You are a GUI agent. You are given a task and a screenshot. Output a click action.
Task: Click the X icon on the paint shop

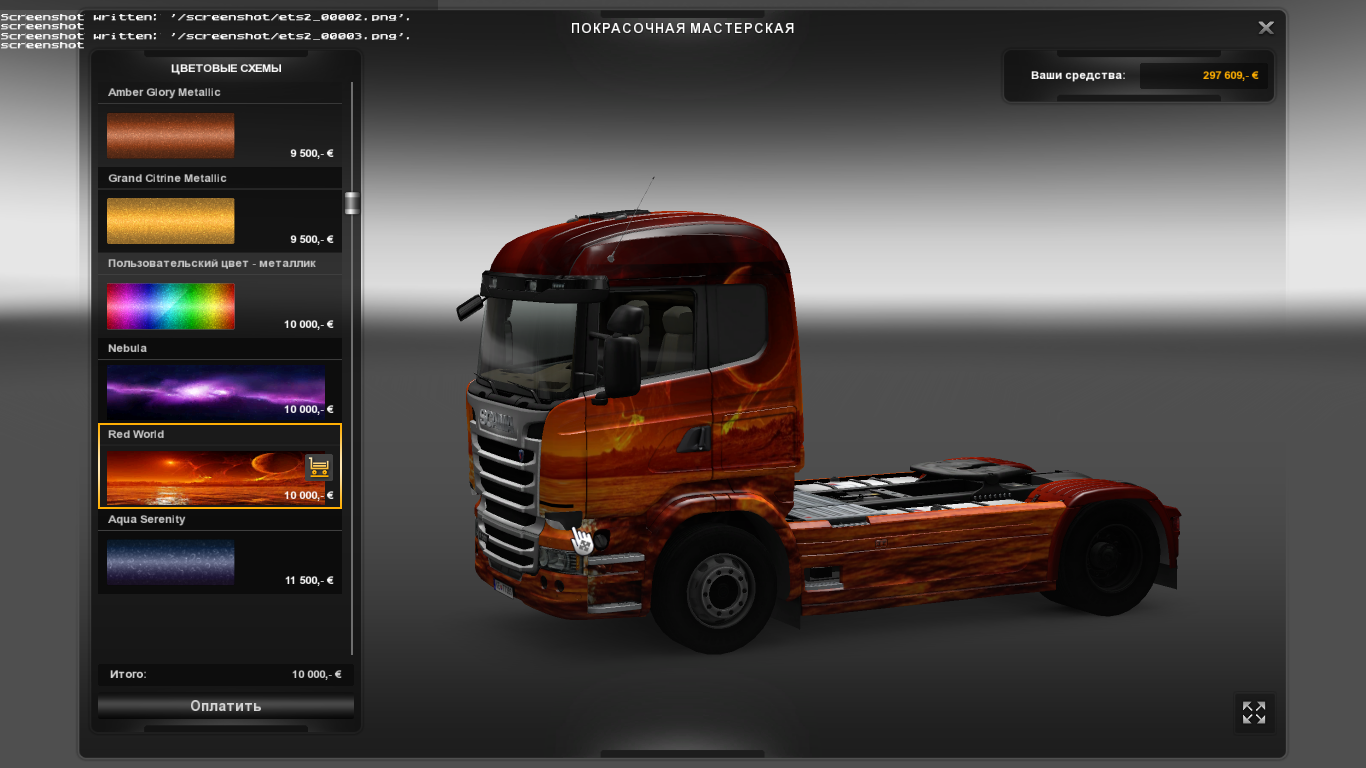coord(1265,27)
